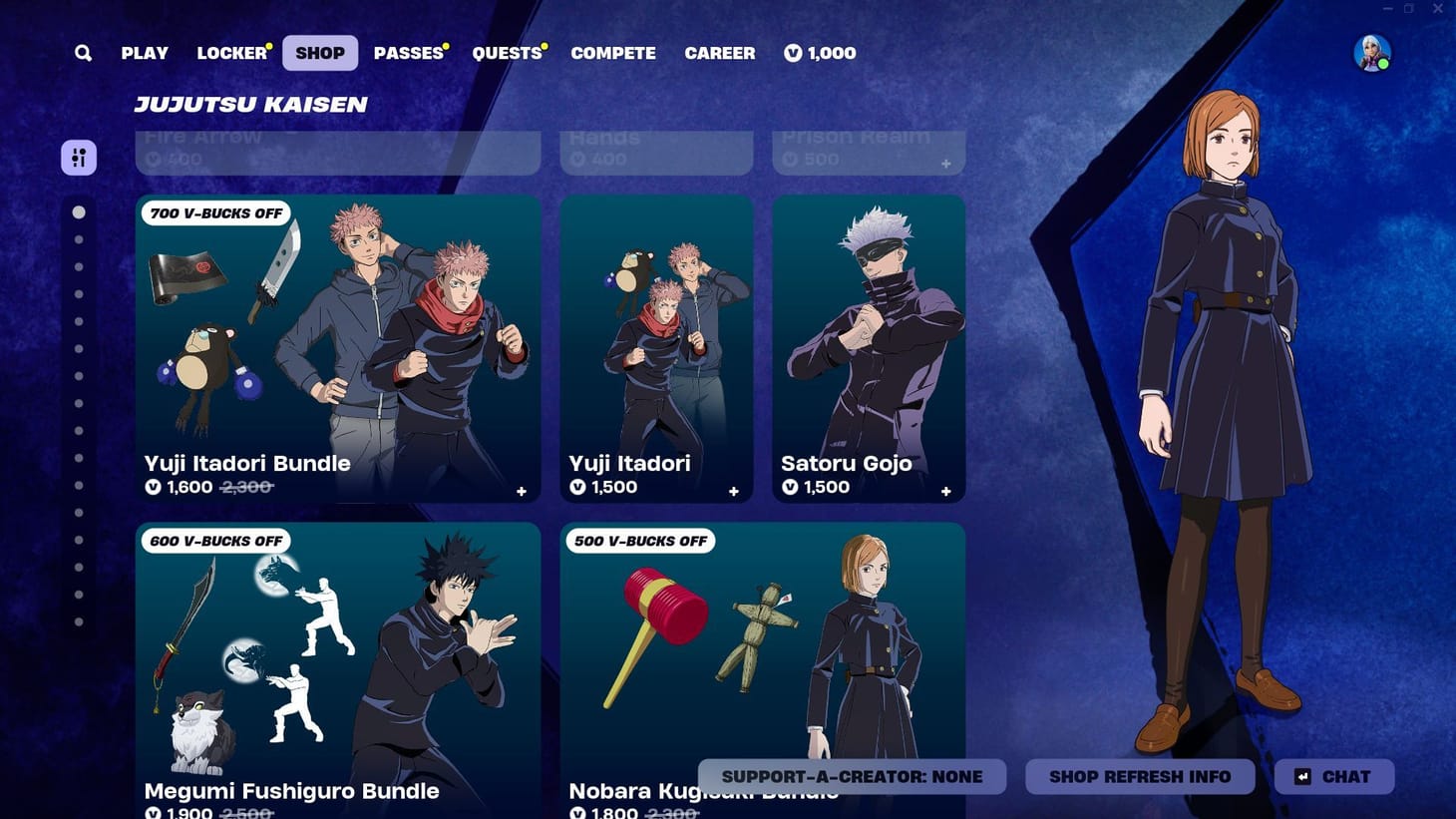Open the QUESTS menu item

[x=505, y=52]
